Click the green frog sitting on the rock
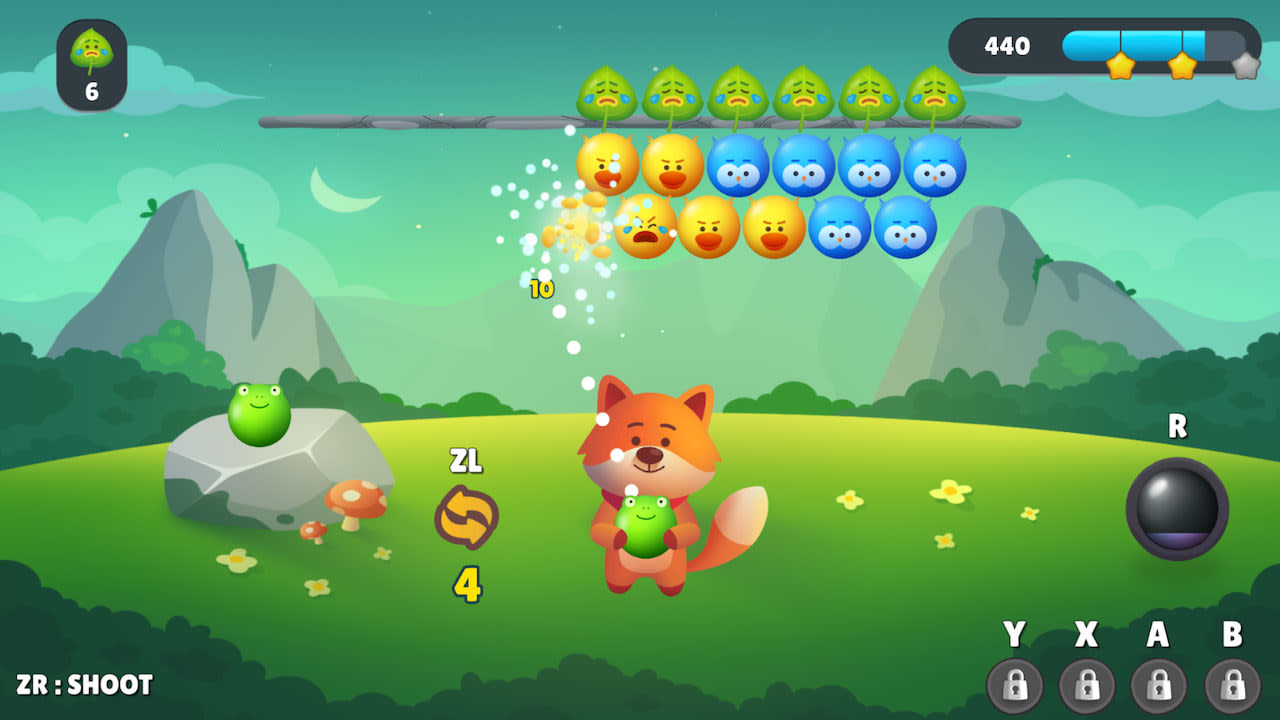The height and width of the screenshot is (720, 1280). [x=260, y=412]
